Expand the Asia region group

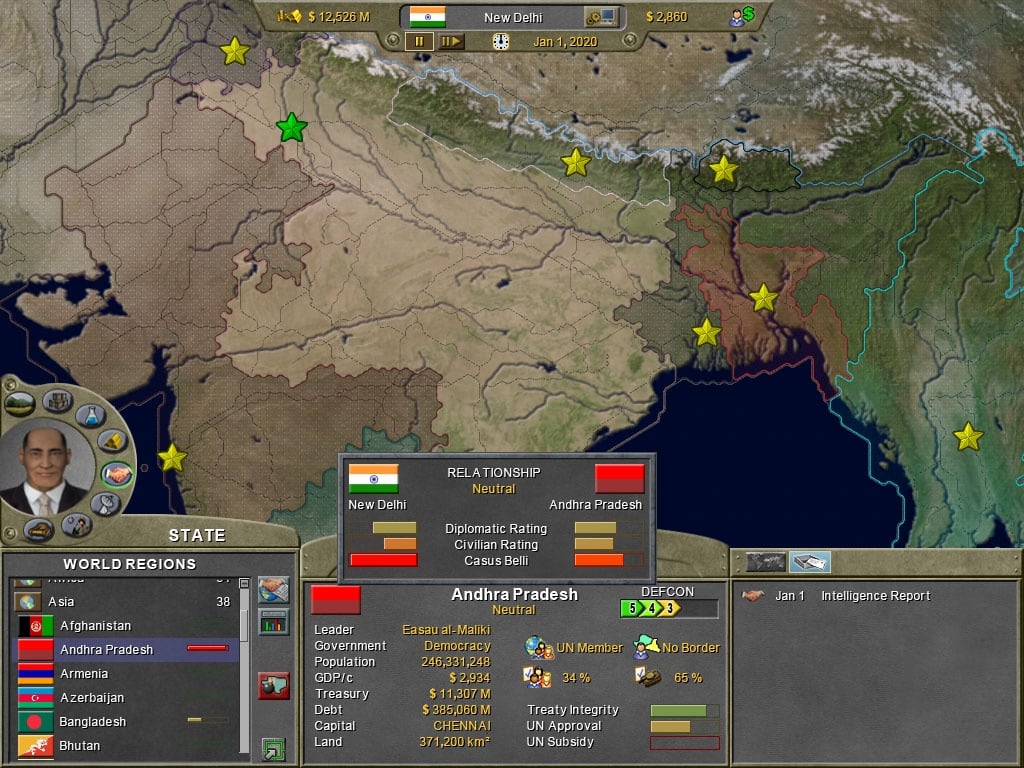coord(29,602)
